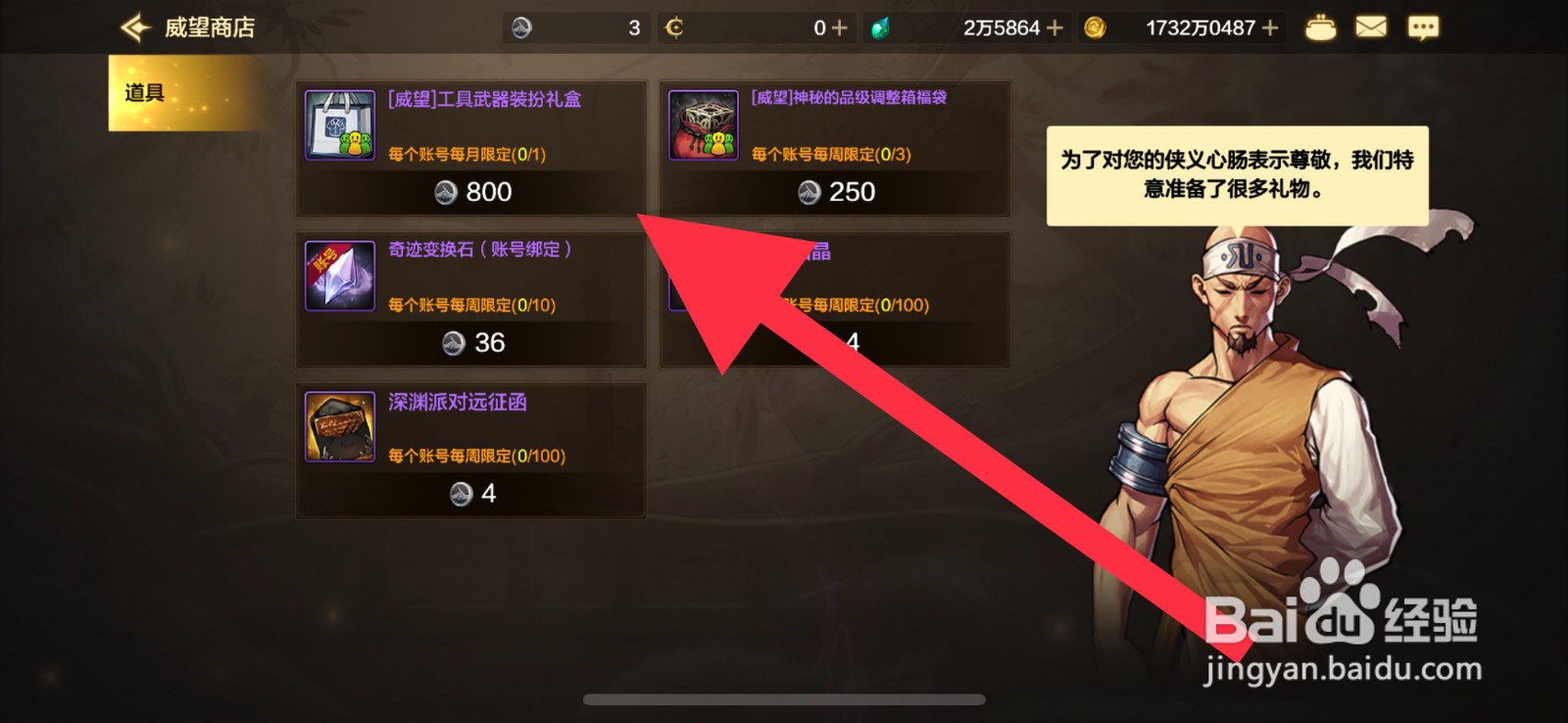1568x723 pixels.
Task: Buy the 250-cost 福袋 item
Action: coord(835,193)
